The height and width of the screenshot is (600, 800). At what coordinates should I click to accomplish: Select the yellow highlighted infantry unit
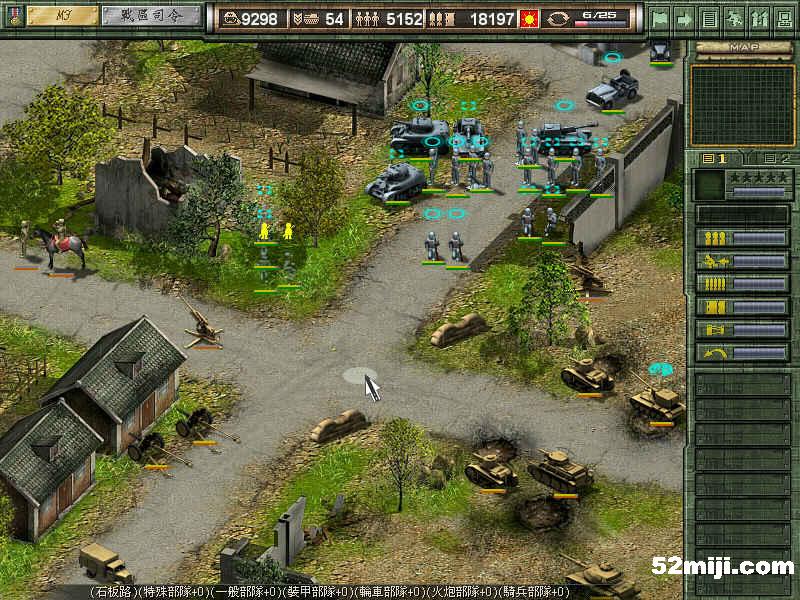[x=264, y=232]
